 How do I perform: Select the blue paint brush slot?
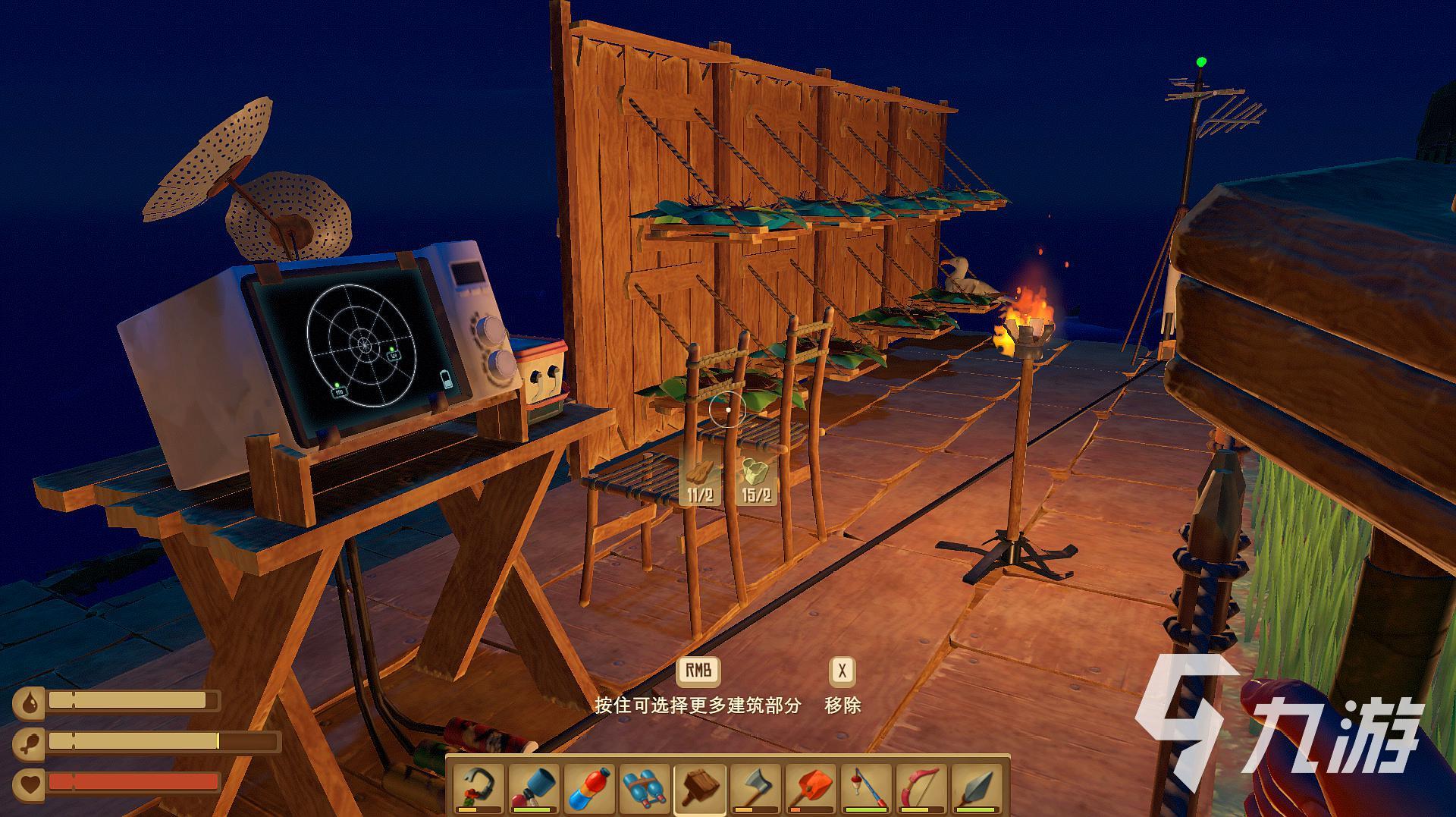pyautogui.click(x=535, y=789)
